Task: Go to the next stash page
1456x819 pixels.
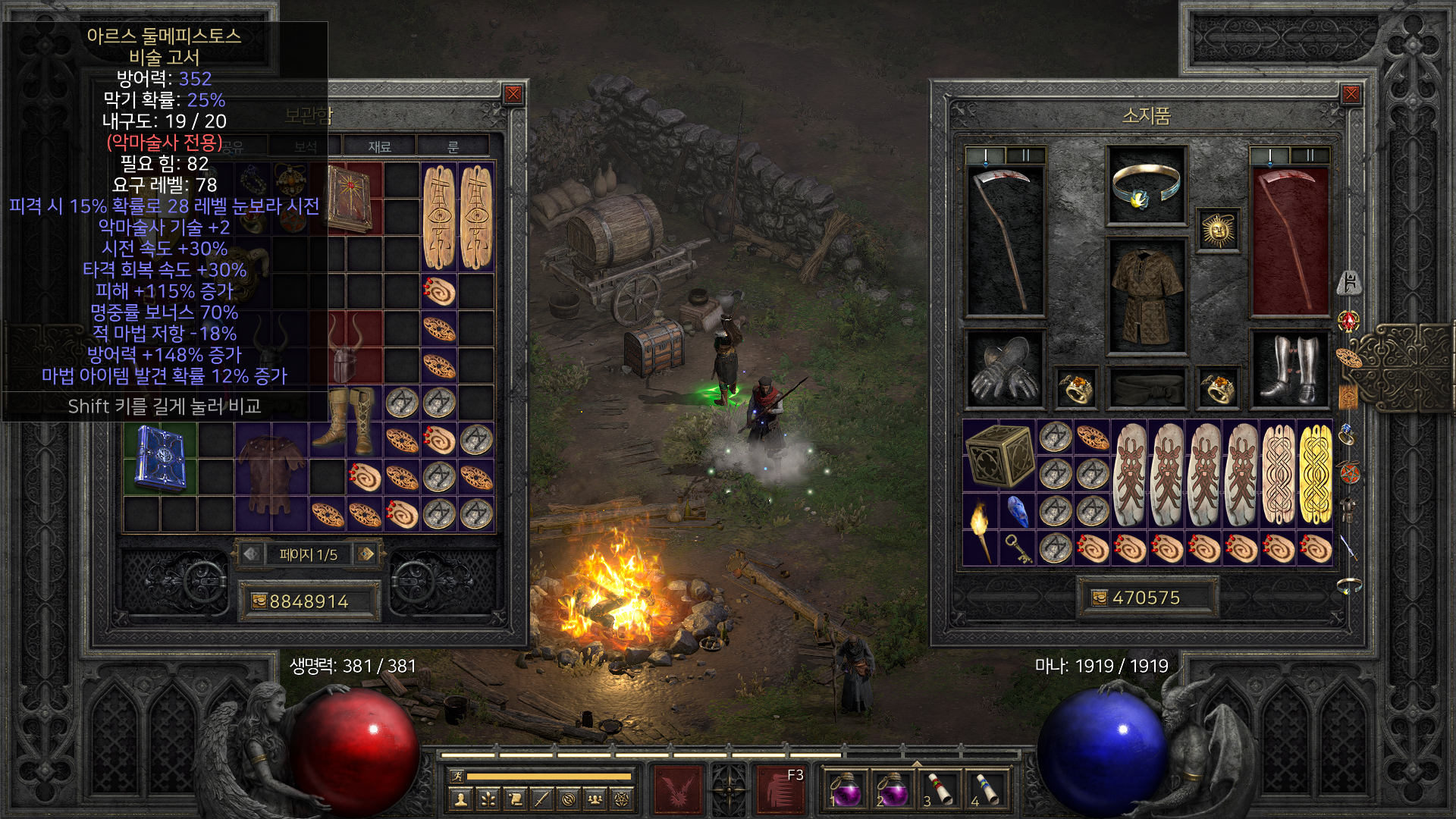Action: pyautogui.click(x=367, y=554)
